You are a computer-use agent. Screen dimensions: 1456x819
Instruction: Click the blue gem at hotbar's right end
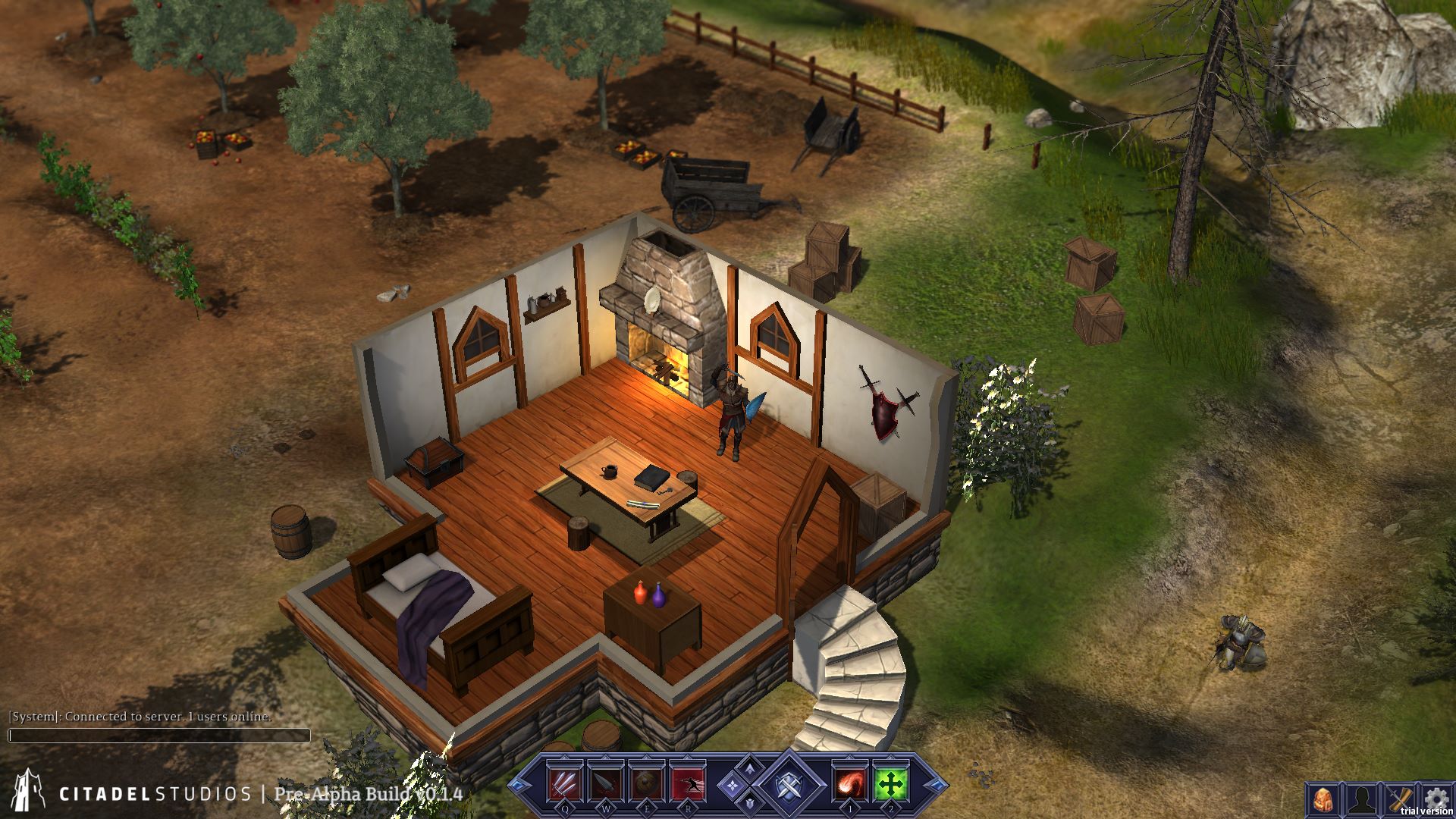coord(938,784)
